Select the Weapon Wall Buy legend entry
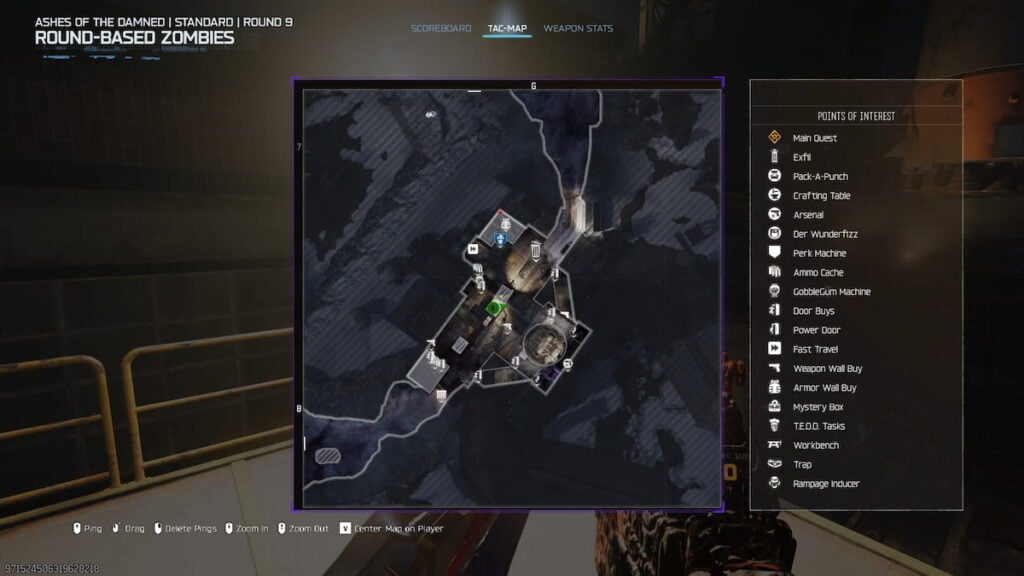This screenshot has height=576, width=1024. 827,368
